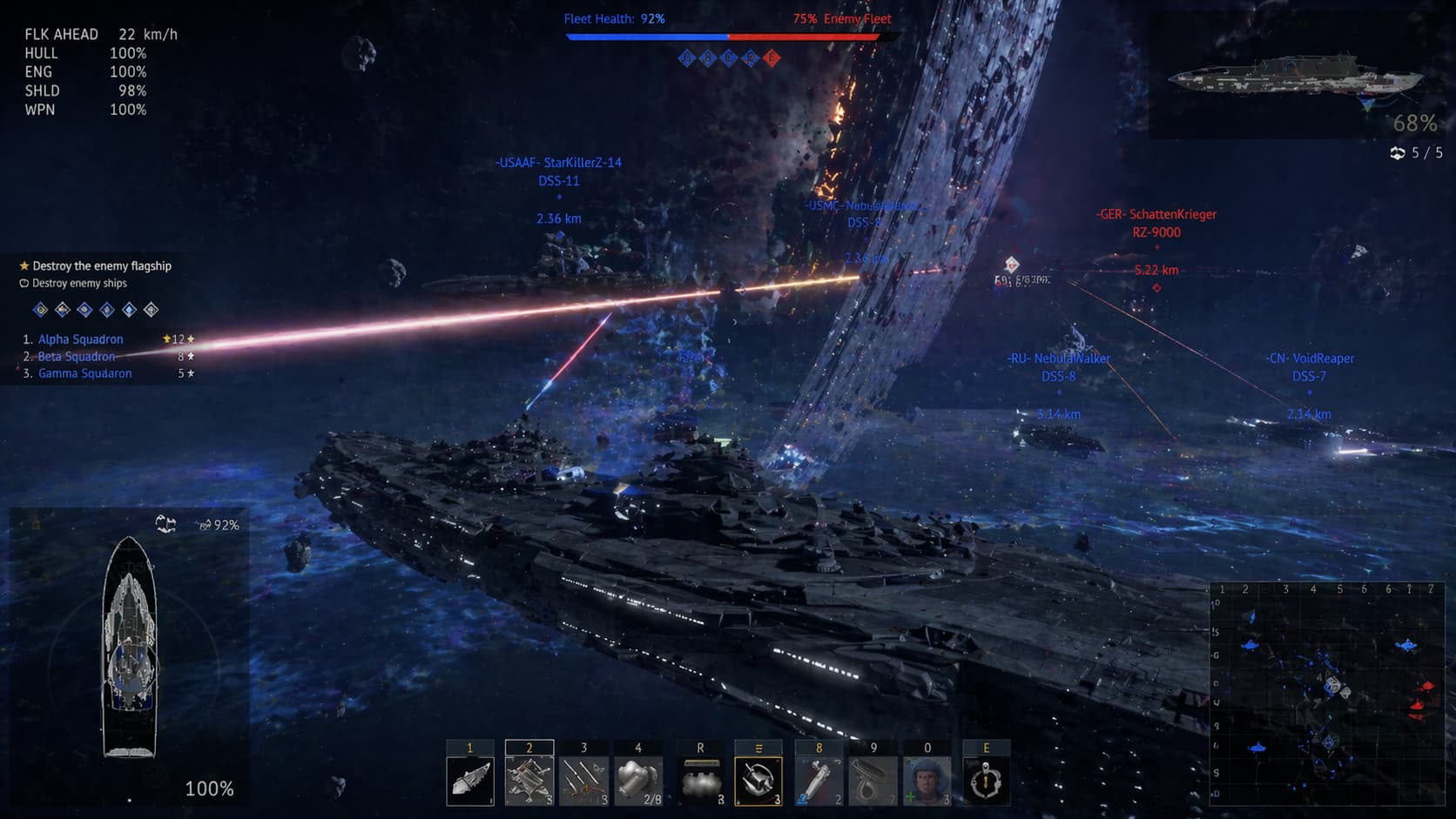Screen dimensions: 1456x819
Task: Pick Gamma Squadron in the squad list
Action: (85, 373)
